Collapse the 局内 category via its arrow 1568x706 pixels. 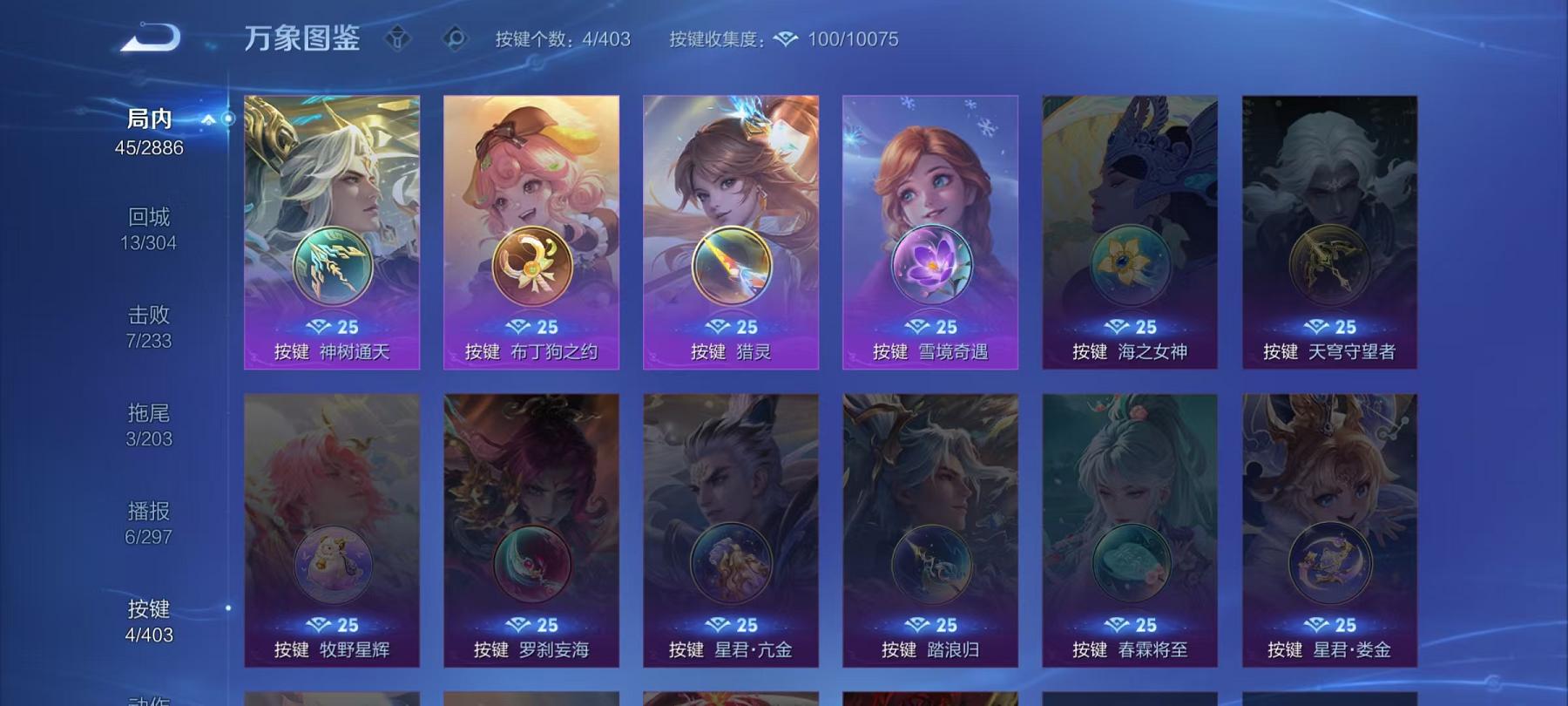pyautogui.click(x=206, y=121)
